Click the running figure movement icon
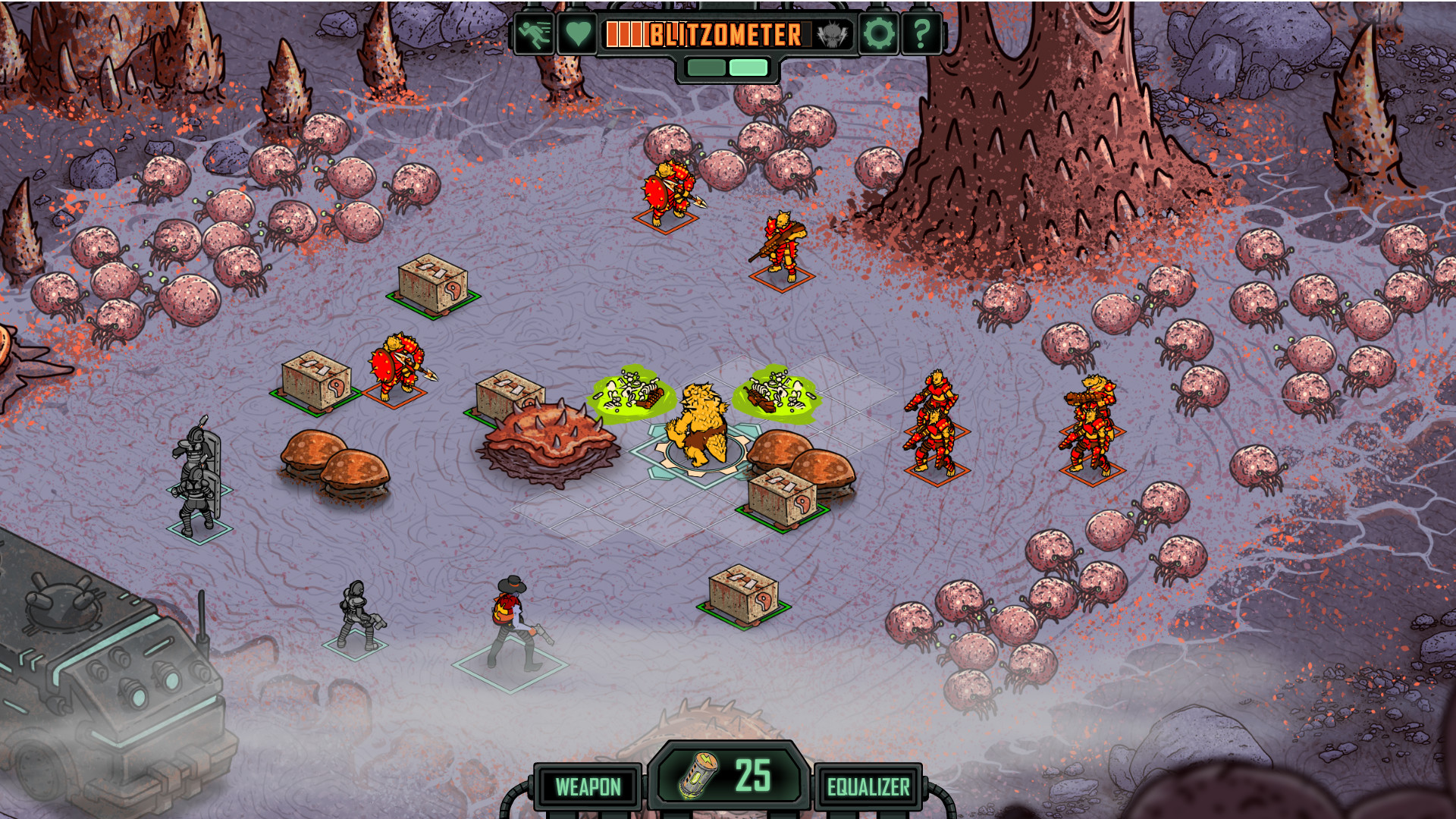The height and width of the screenshot is (819, 1456). coord(535,34)
